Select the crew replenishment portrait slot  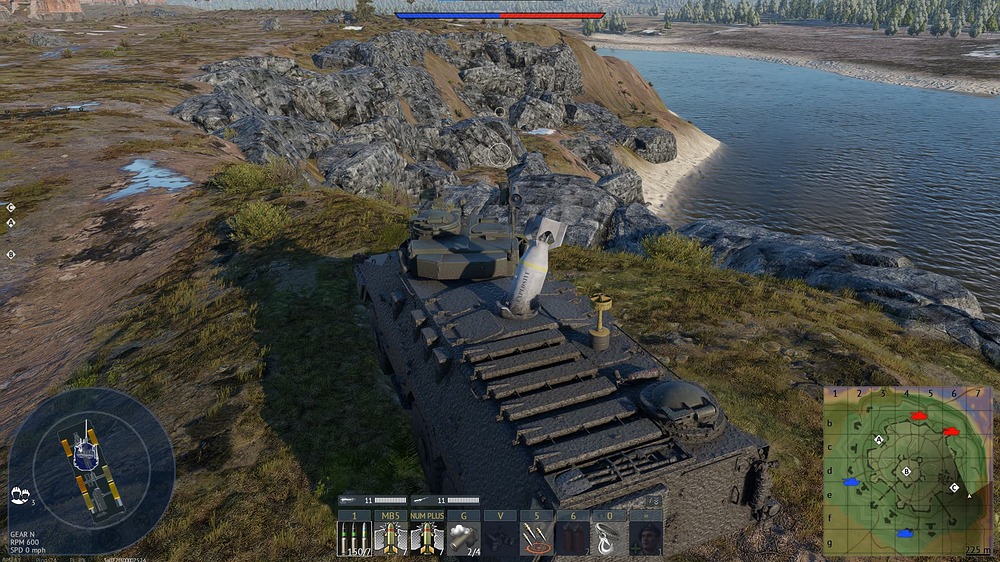(x=645, y=537)
